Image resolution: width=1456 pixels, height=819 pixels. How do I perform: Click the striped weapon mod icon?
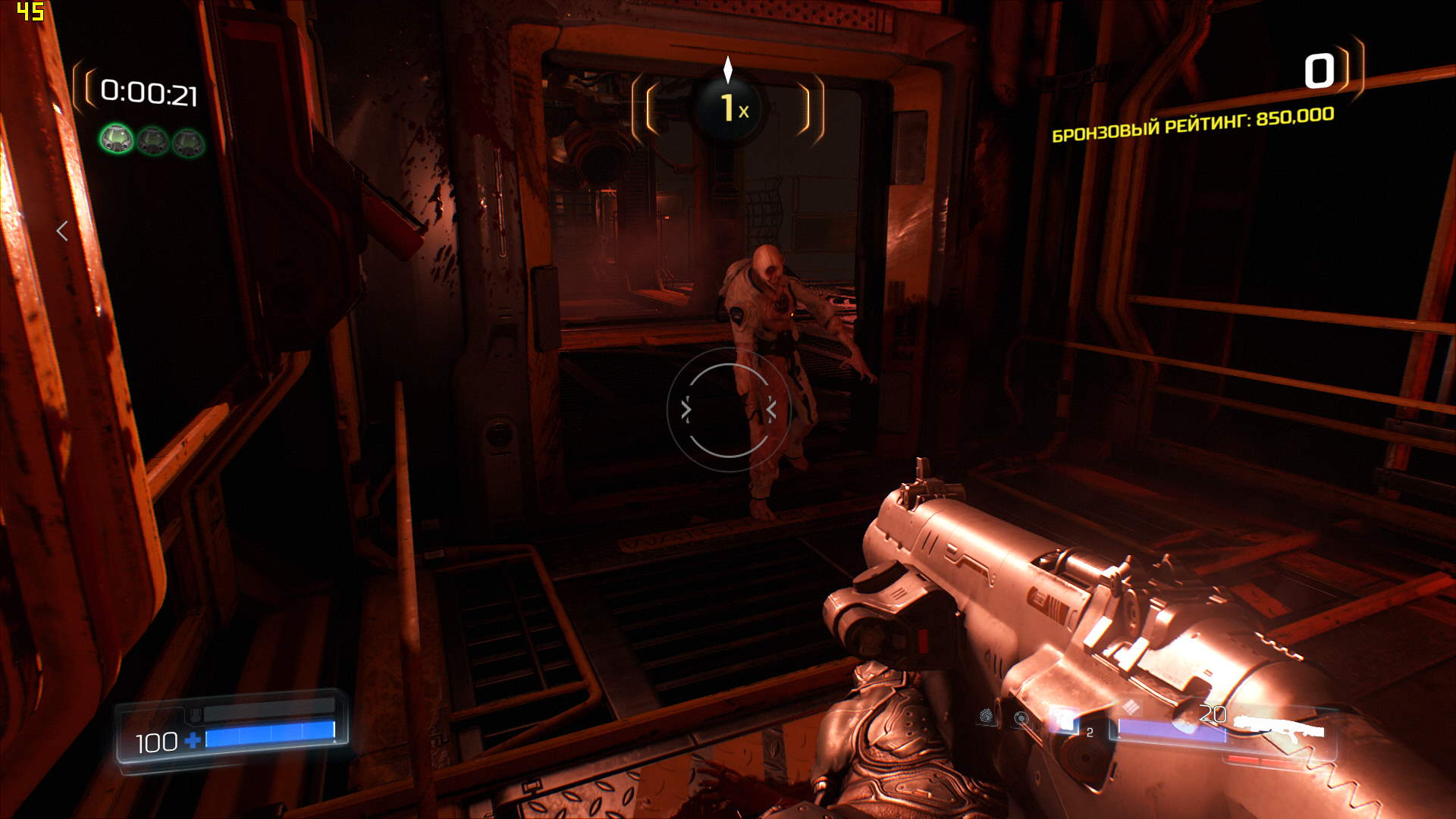(x=1131, y=707)
